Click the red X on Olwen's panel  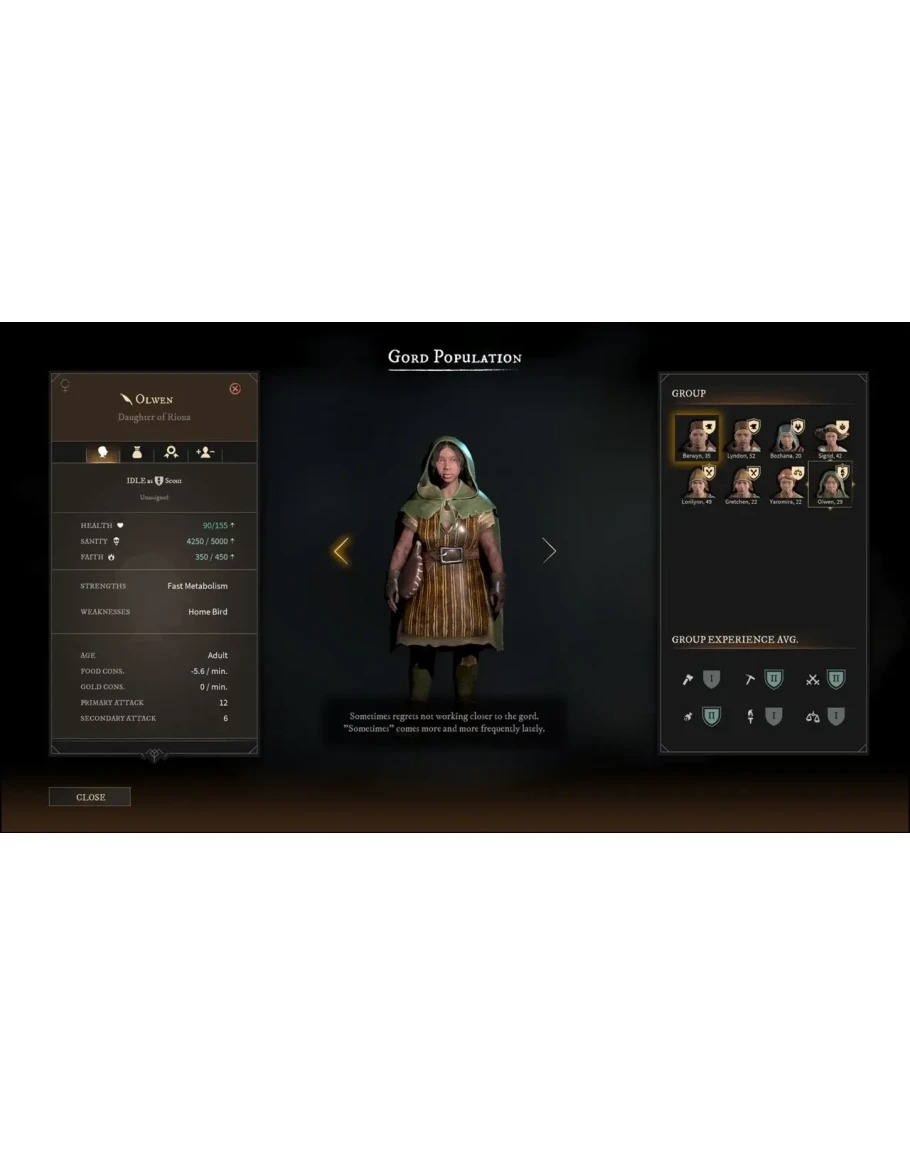tap(235, 389)
